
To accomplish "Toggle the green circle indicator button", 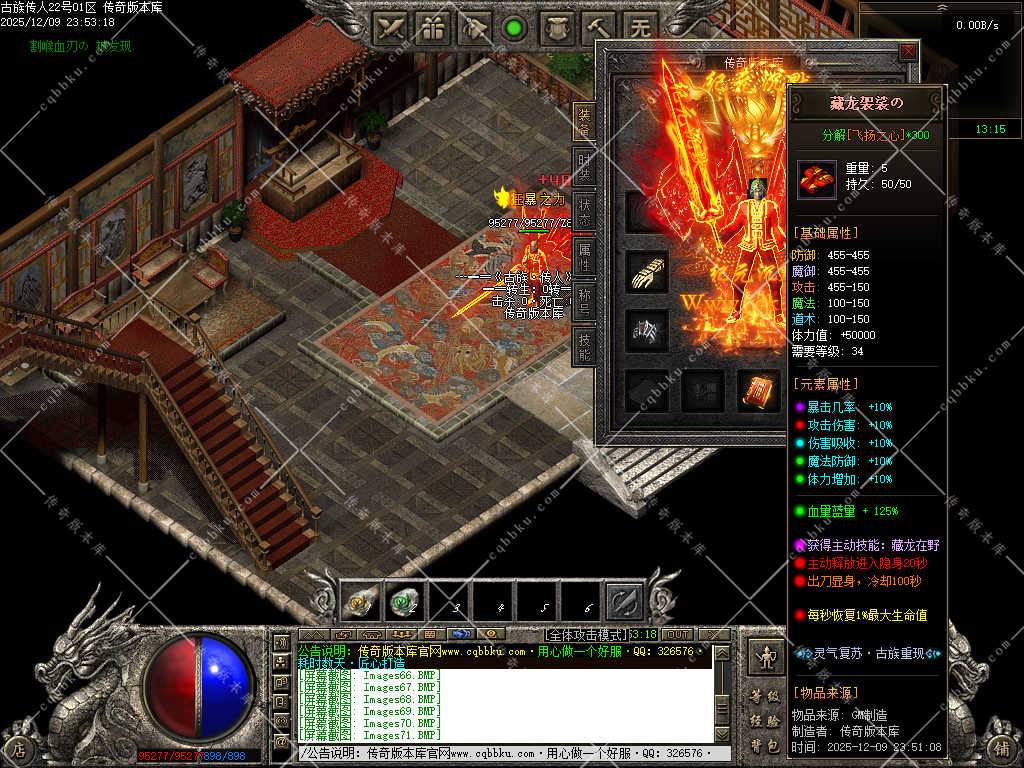I will click(x=515, y=28).
